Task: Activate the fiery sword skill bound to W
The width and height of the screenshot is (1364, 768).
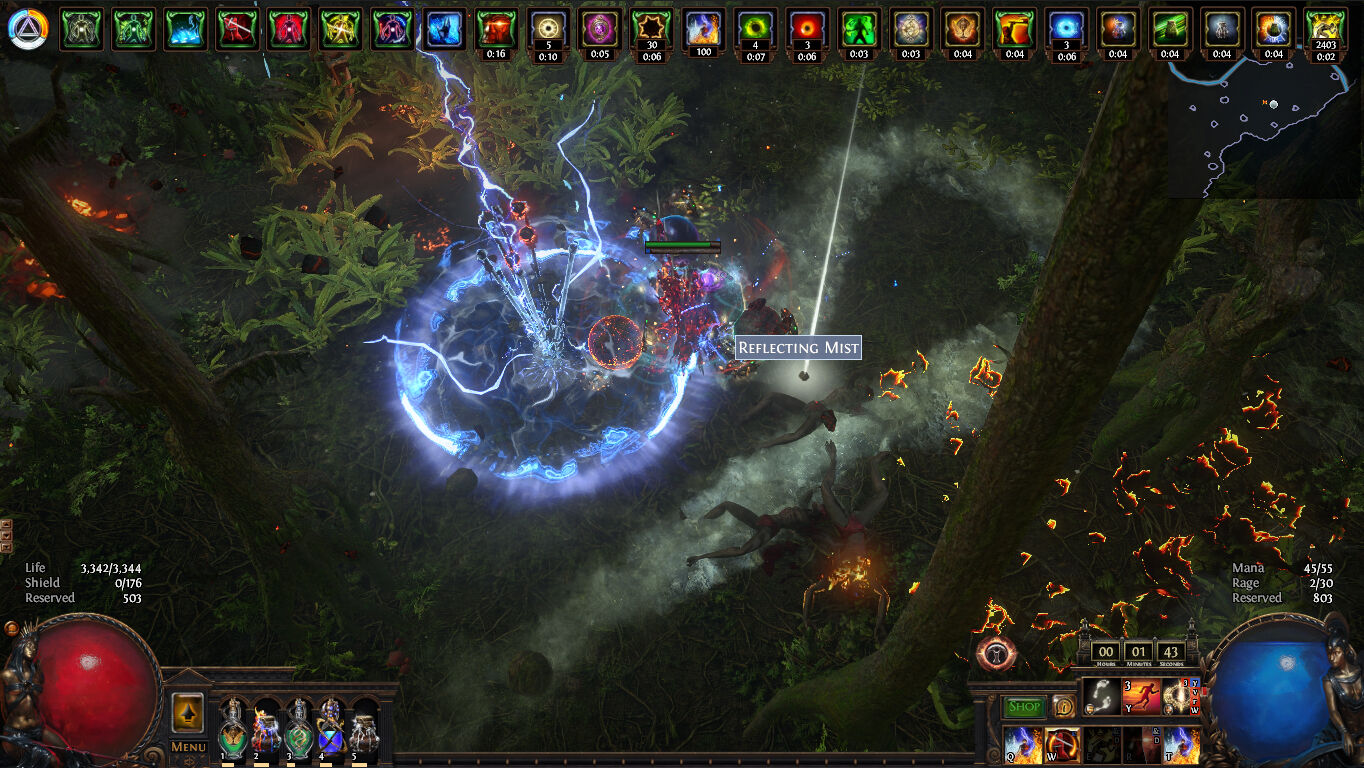Action: (1061, 745)
